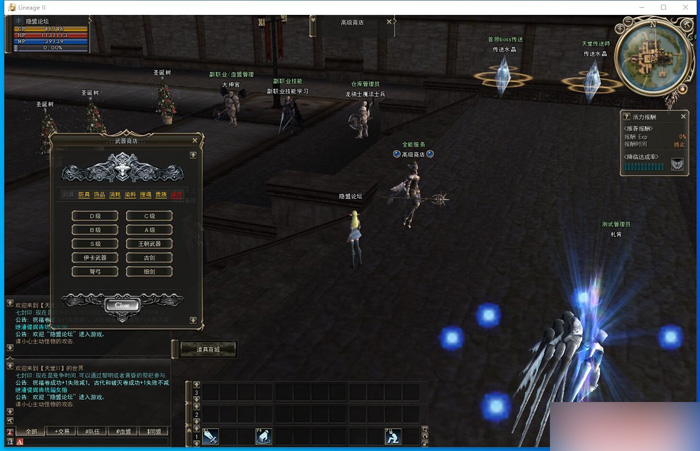700x451 pixels.
Task: Close weapon shop with the X icon
Action: coord(196,140)
